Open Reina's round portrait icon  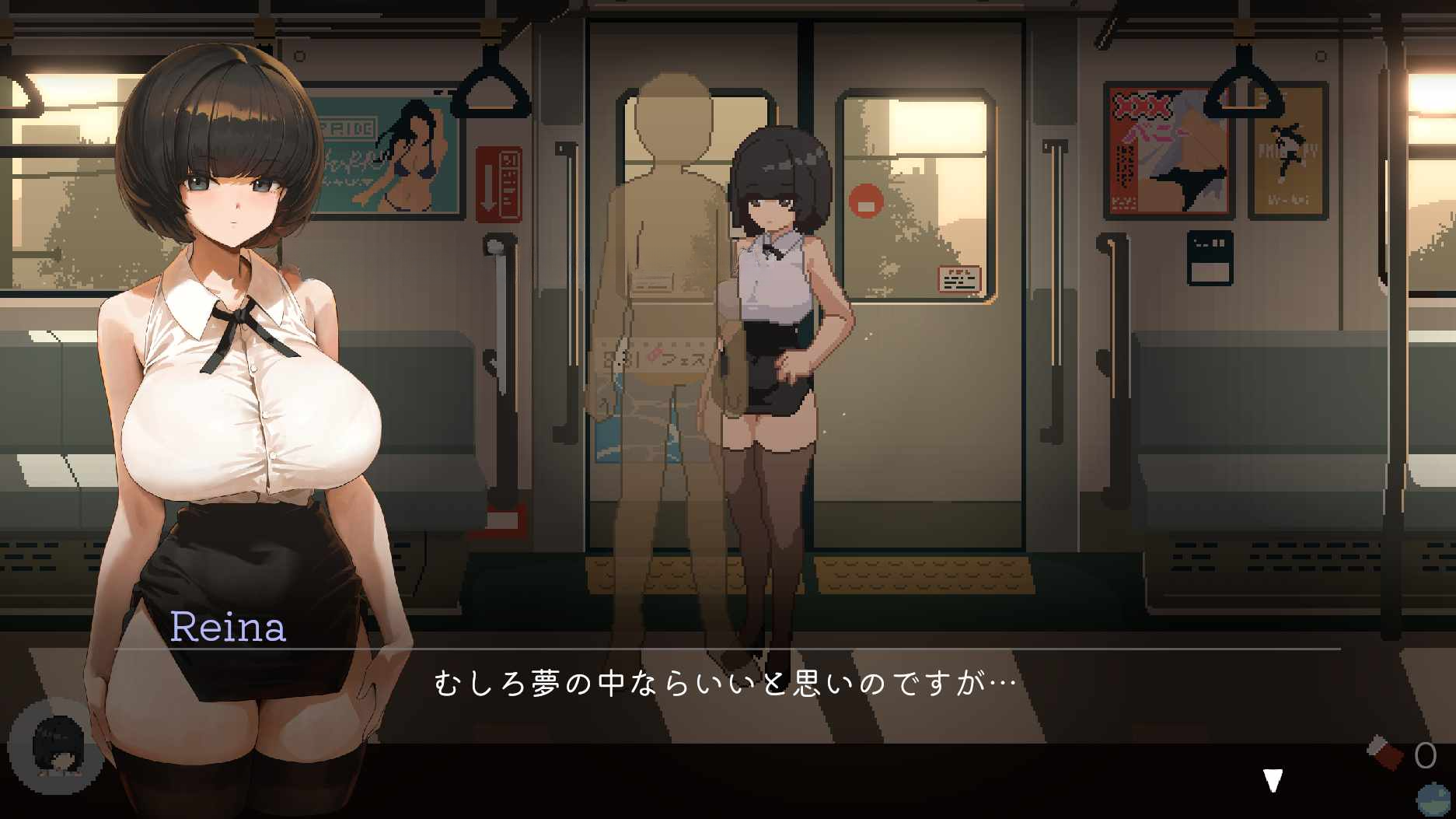[56, 747]
